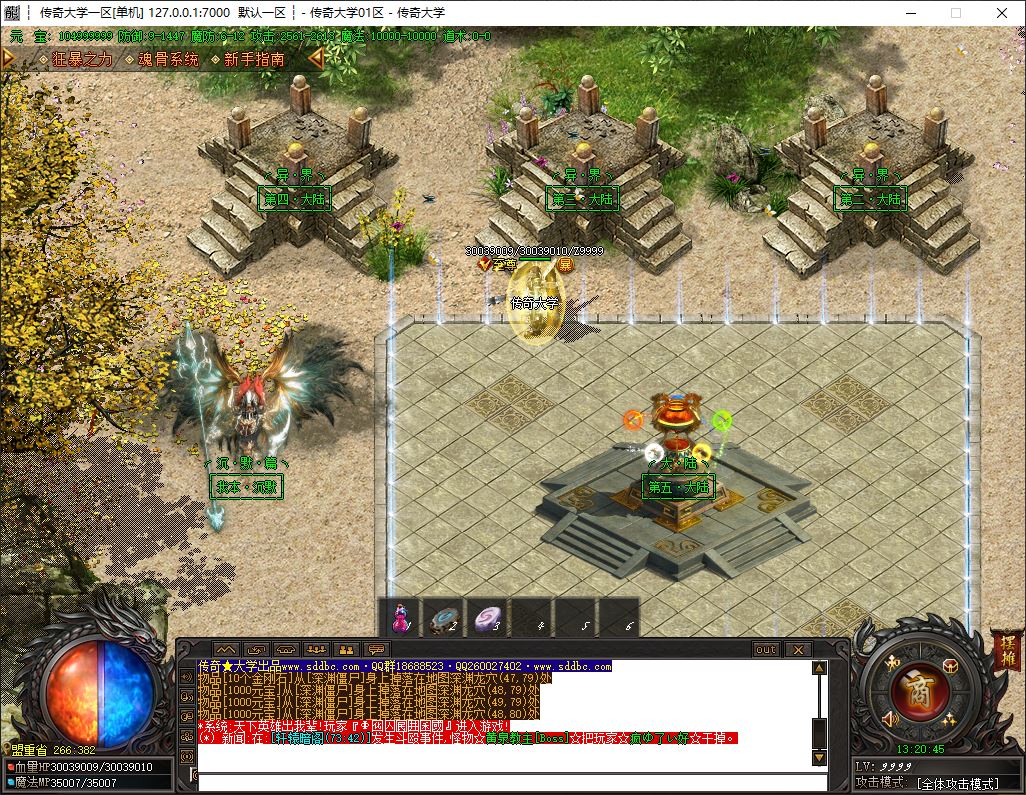Open the 狂暴之力 menu

pyautogui.click(x=81, y=59)
